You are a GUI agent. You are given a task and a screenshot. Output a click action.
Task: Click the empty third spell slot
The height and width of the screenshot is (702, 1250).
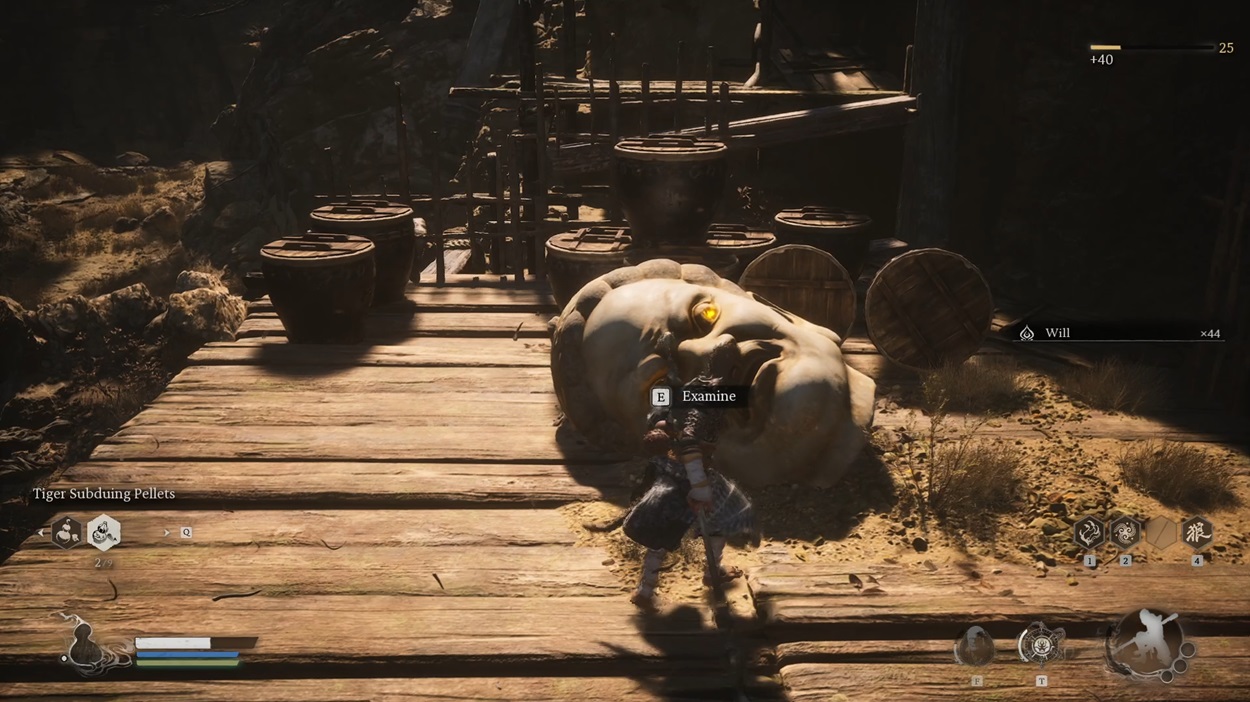[x=1161, y=533]
